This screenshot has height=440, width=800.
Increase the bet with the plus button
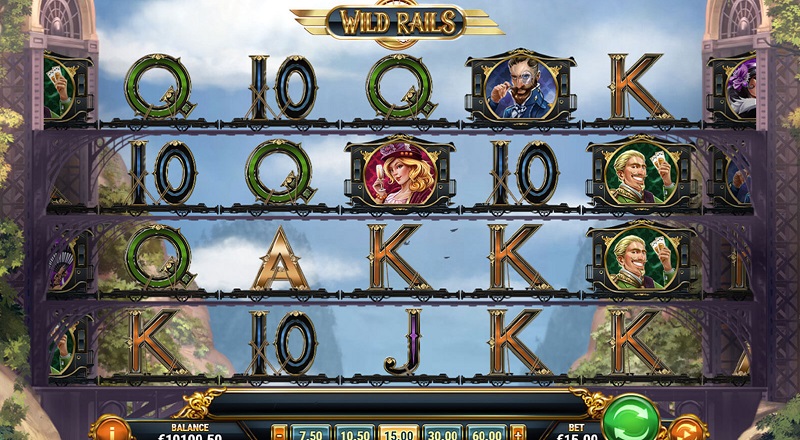[518, 433]
